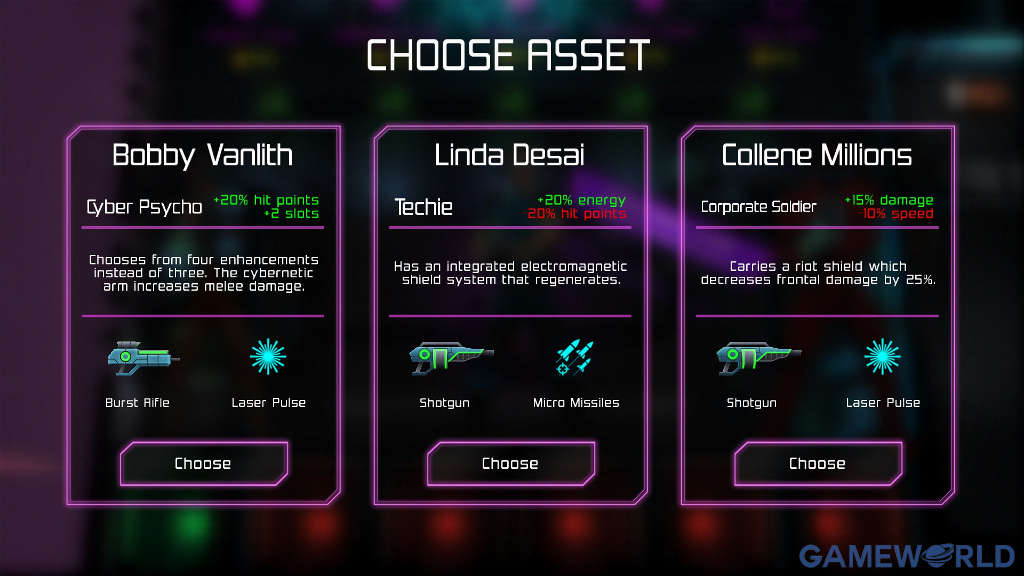
Task: Click the Micro Missiles ability icon
Action: 576,358
